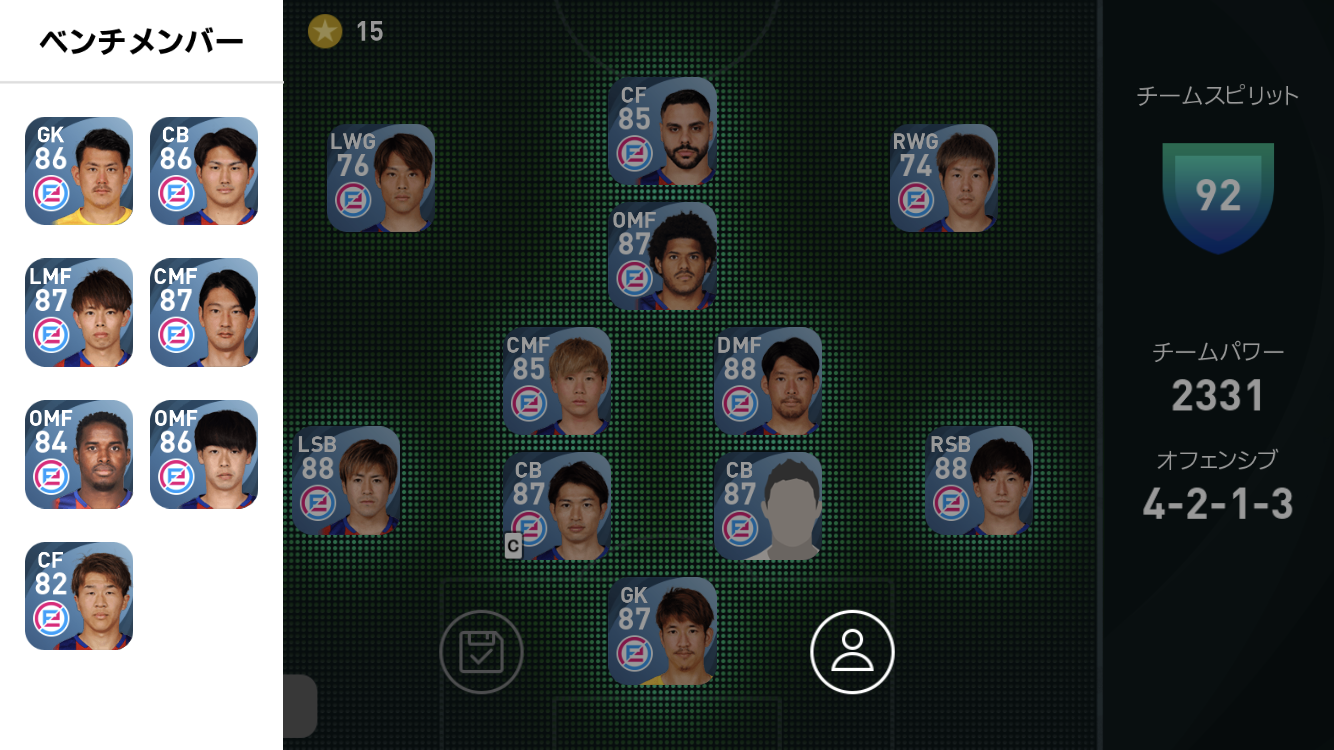Image resolution: width=1334 pixels, height=750 pixels.
Task: Select the captain CB rated 87
Action: pos(557,506)
